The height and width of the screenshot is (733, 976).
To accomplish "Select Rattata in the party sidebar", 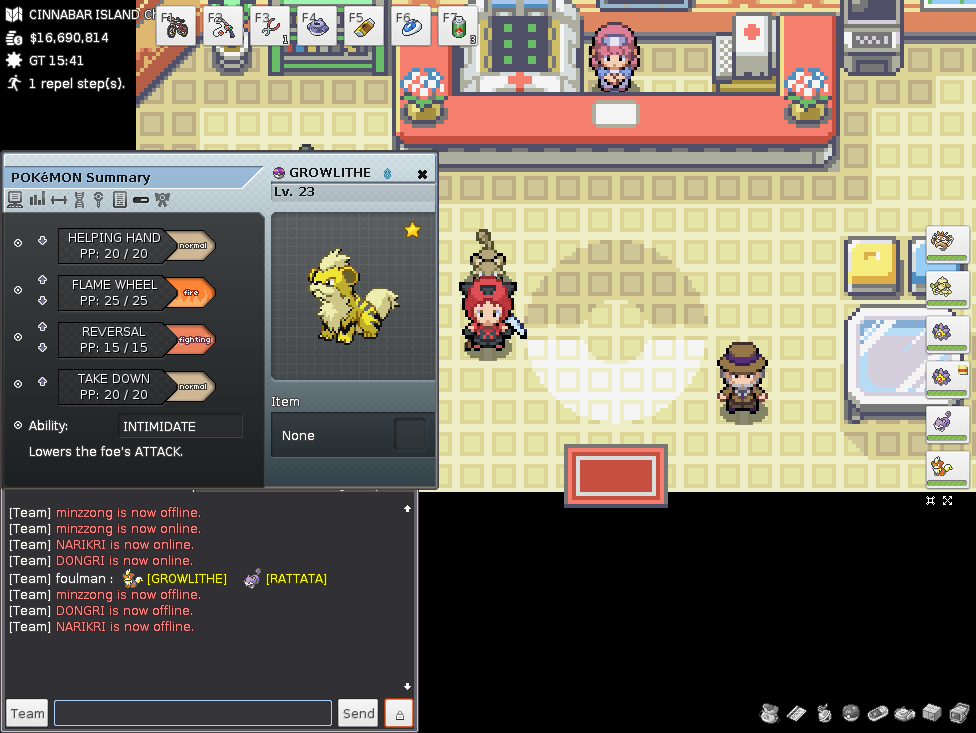I will pos(946,421).
